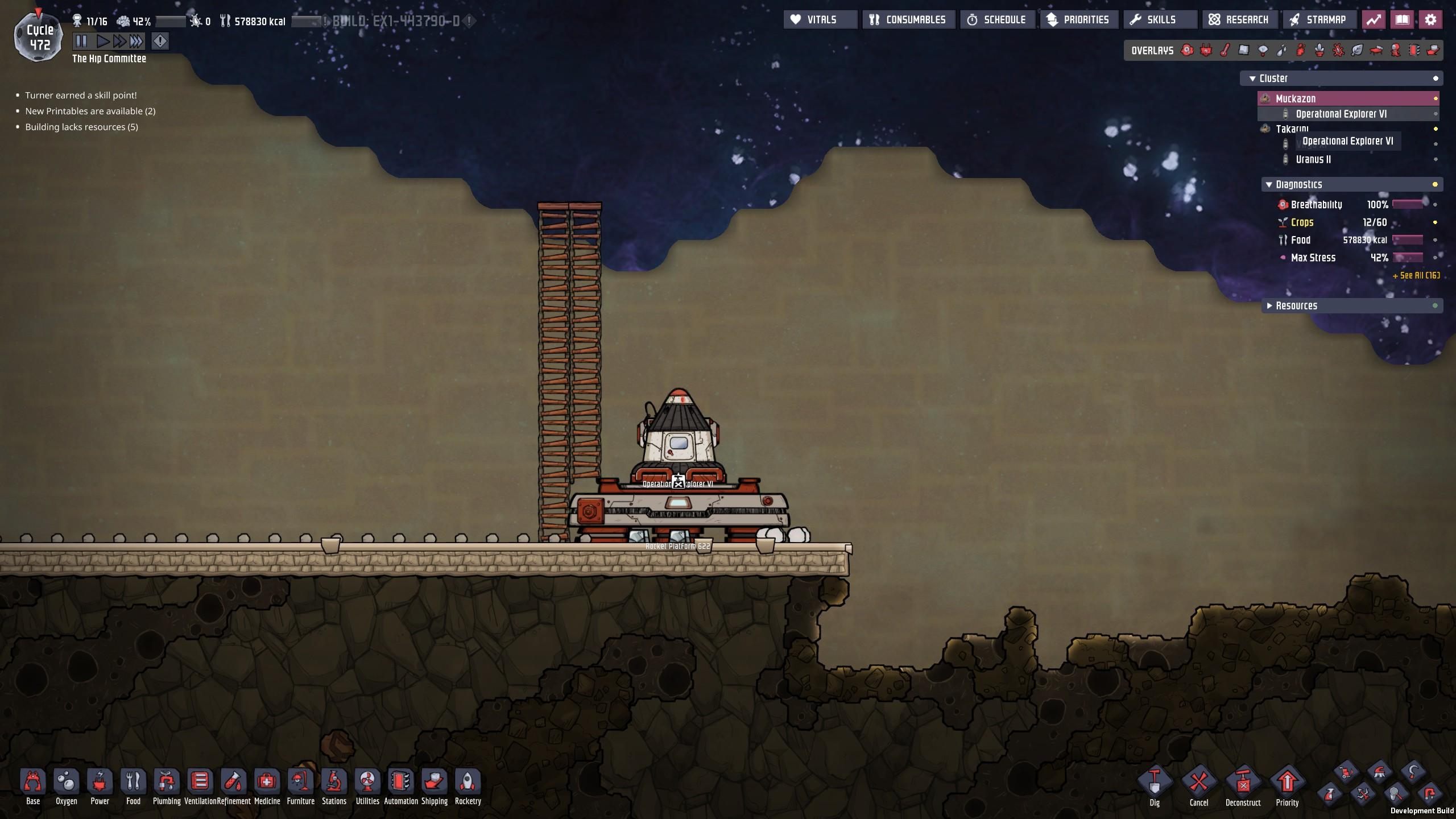Open the Starmap screen
The height and width of the screenshot is (819, 1456).
click(x=1321, y=19)
